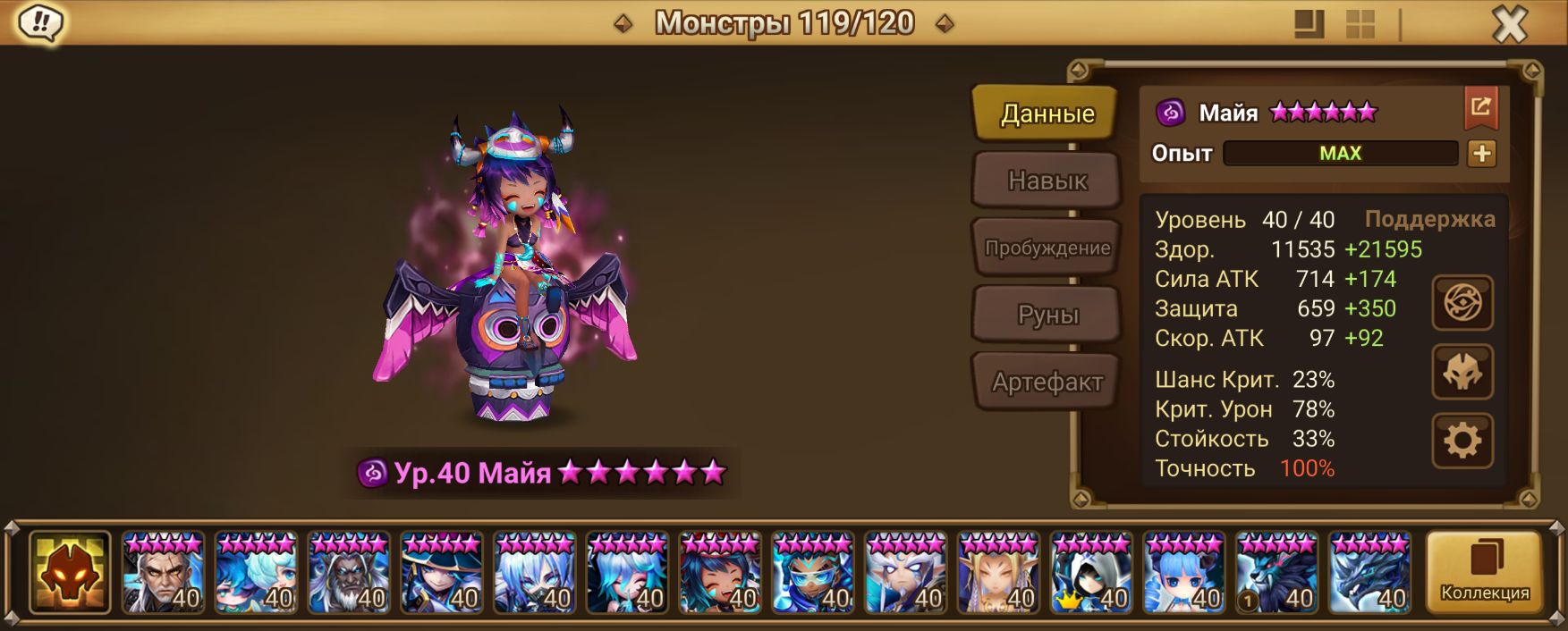This screenshot has height=631, width=1568.
Task: Show the Руны tab
Action: (x=1047, y=315)
